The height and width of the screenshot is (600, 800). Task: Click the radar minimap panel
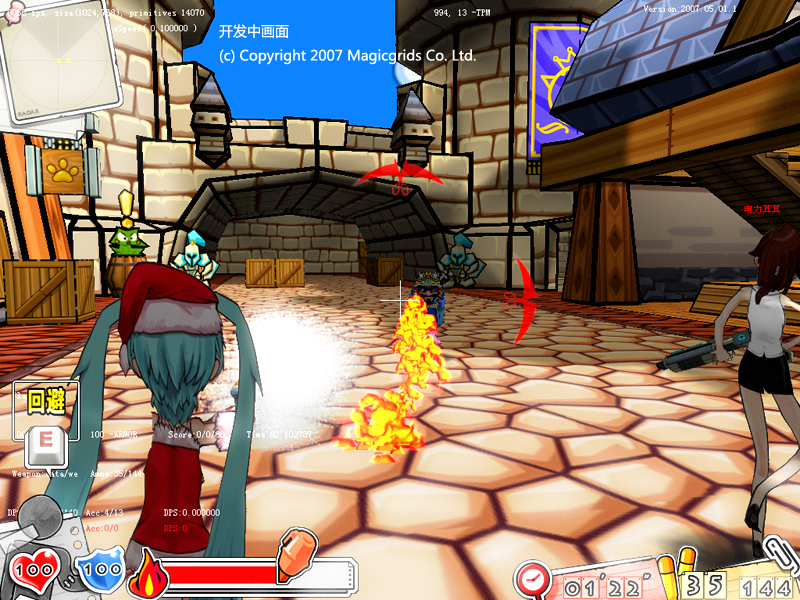click(x=58, y=55)
